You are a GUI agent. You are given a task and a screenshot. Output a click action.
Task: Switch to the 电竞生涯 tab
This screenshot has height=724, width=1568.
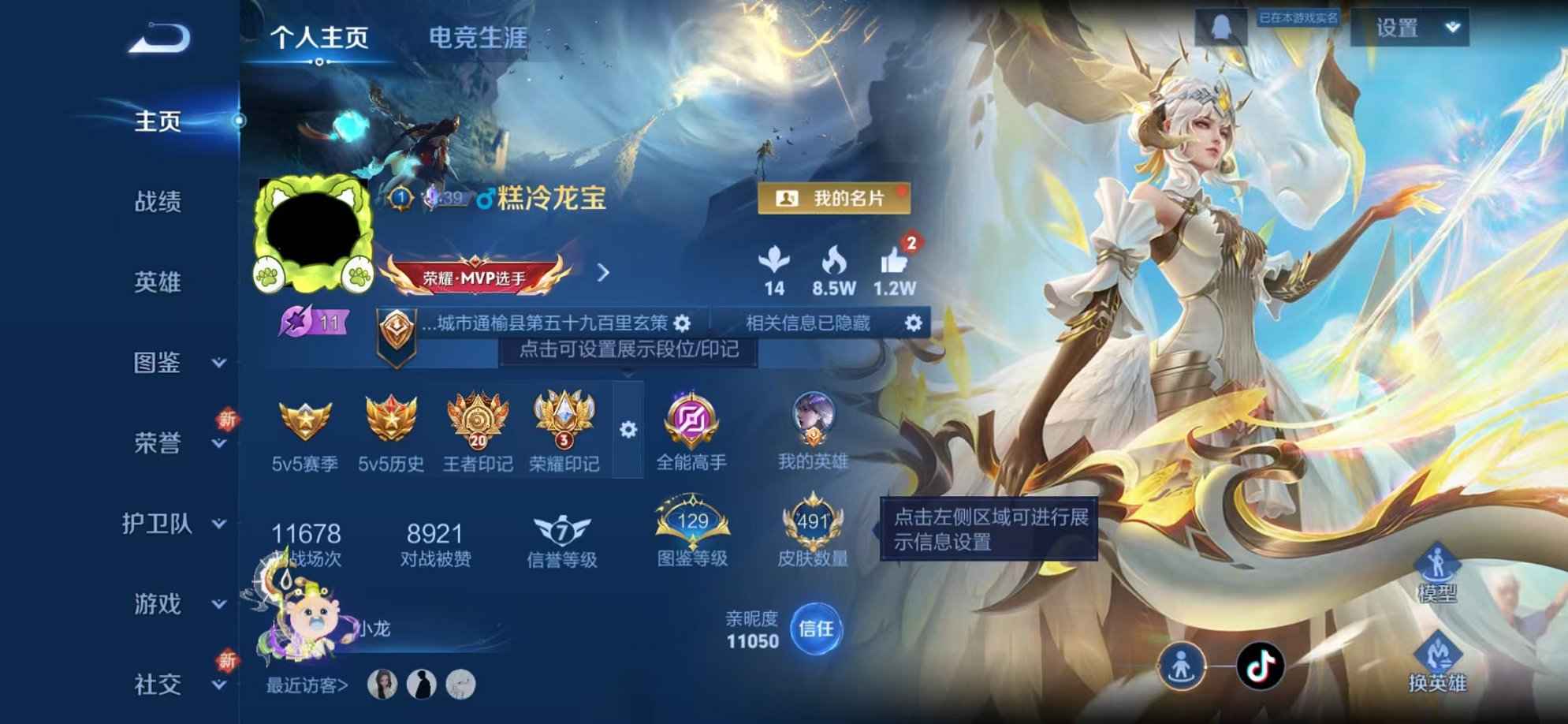click(x=477, y=35)
